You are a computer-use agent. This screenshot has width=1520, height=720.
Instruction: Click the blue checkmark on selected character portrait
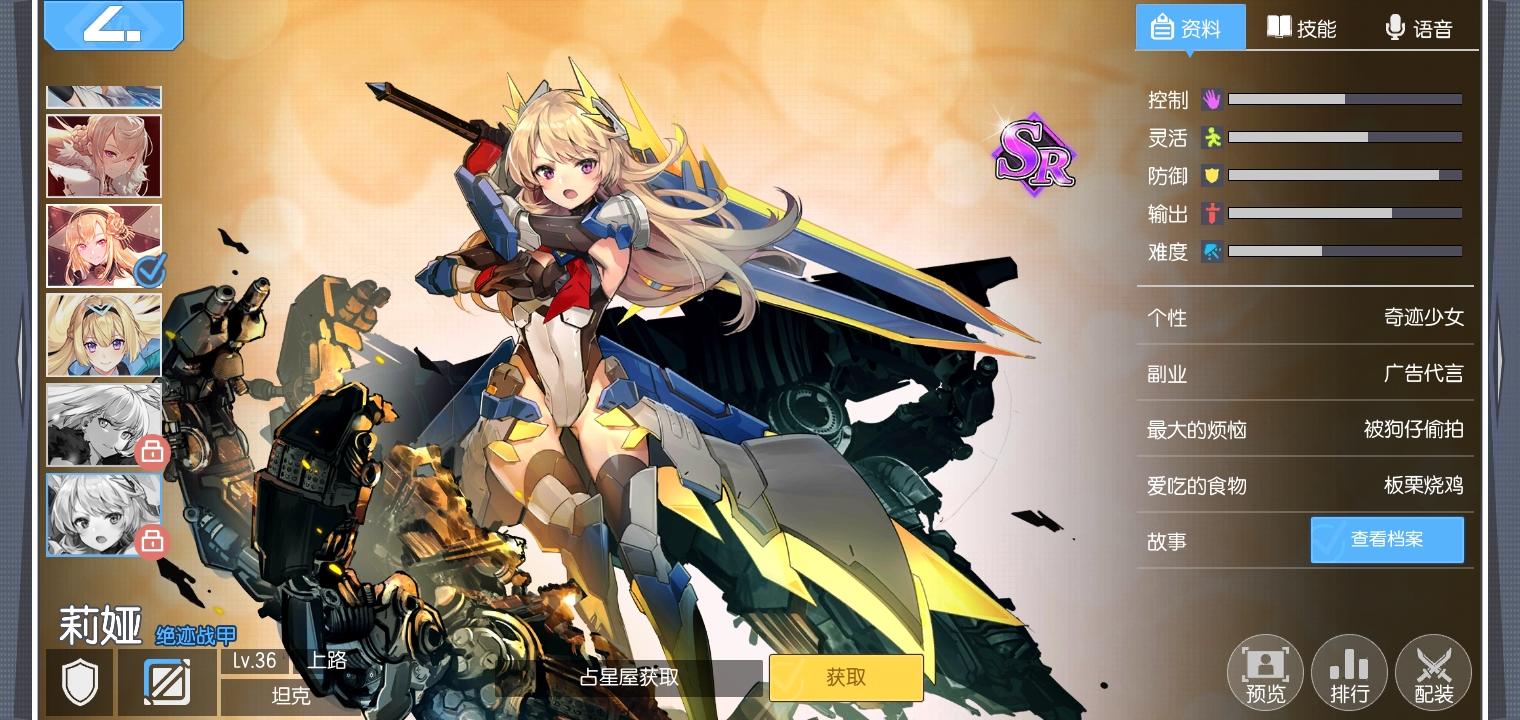click(148, 271)
